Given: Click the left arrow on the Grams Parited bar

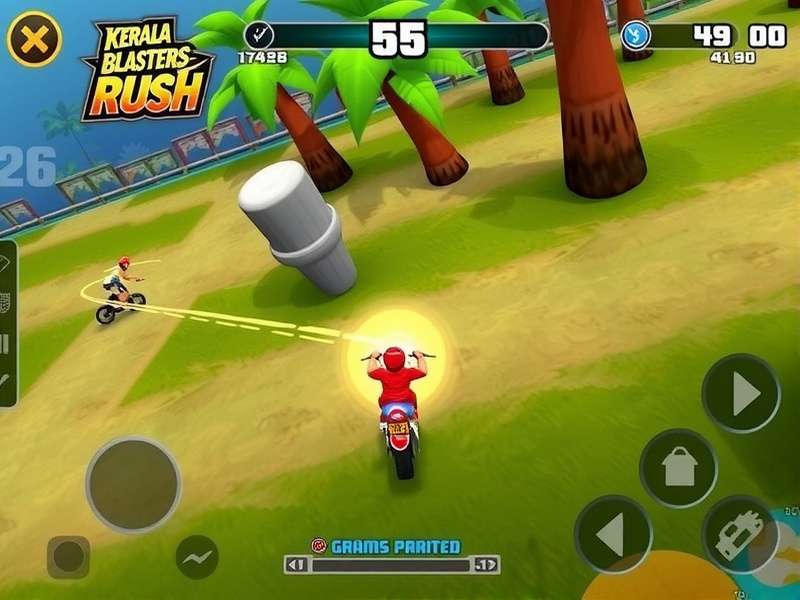Looking at the screenshot, I should pos(297,565).
